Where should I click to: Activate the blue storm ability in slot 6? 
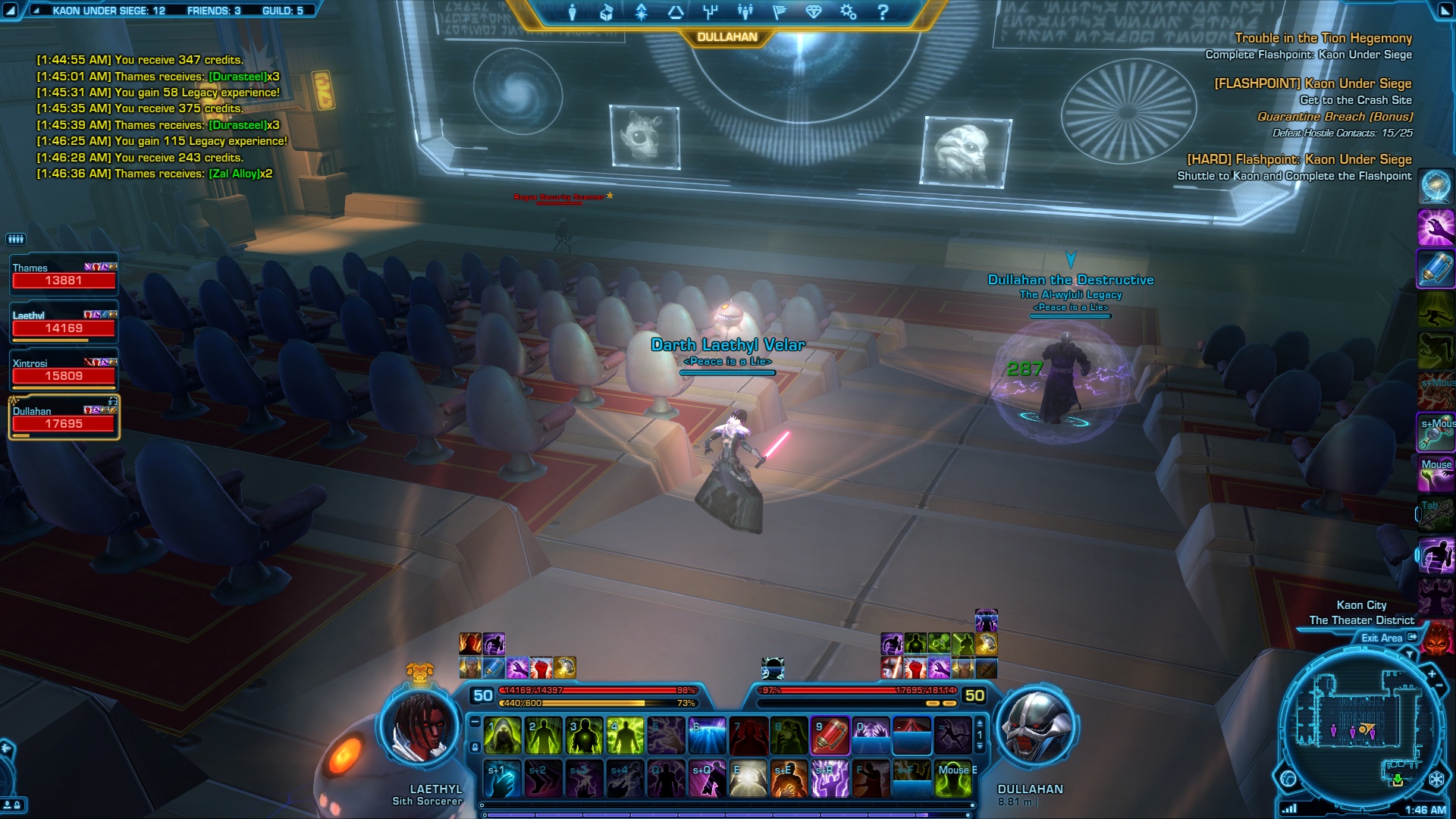pyautogui.click(x=707, y=736)
